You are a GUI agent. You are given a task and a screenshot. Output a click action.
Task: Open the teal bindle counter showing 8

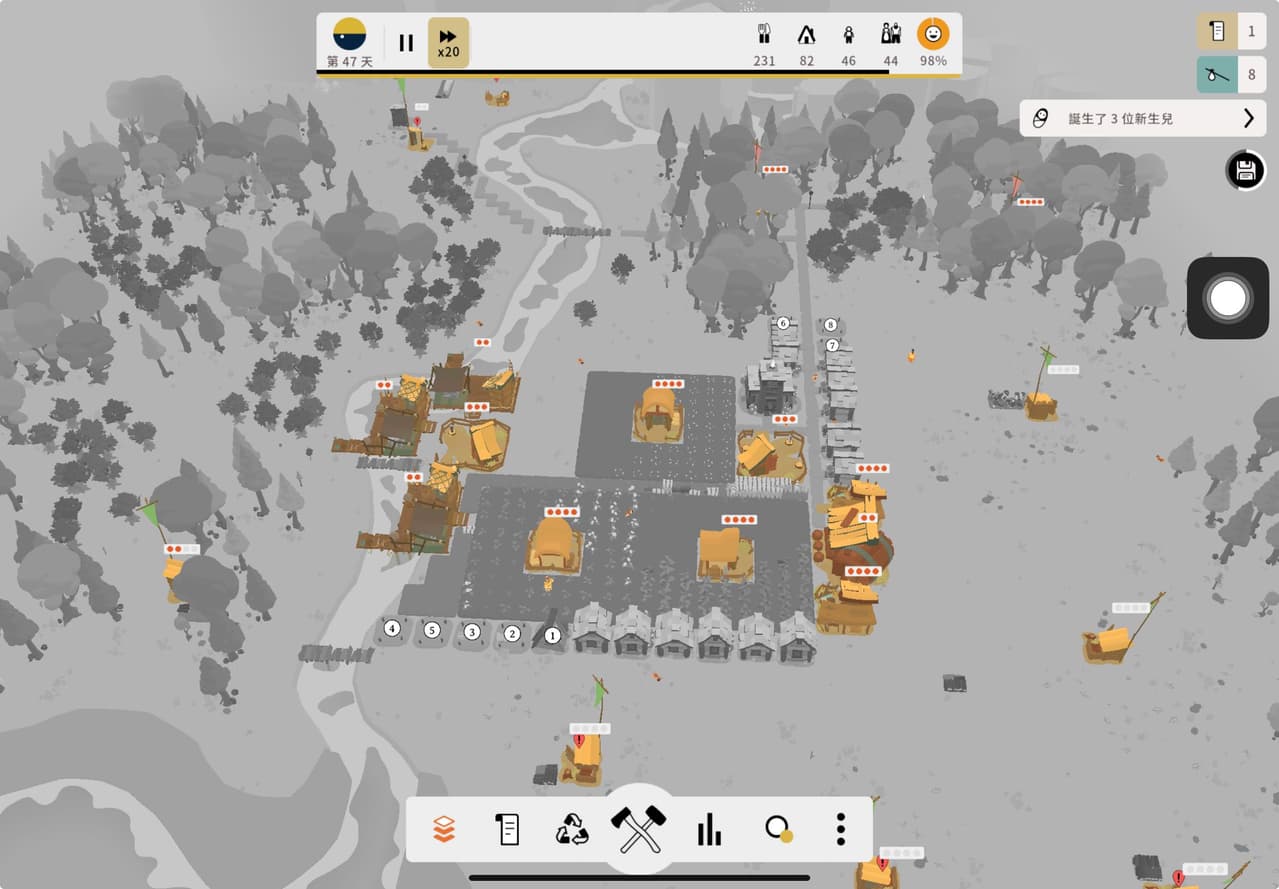click(1232, 75)
